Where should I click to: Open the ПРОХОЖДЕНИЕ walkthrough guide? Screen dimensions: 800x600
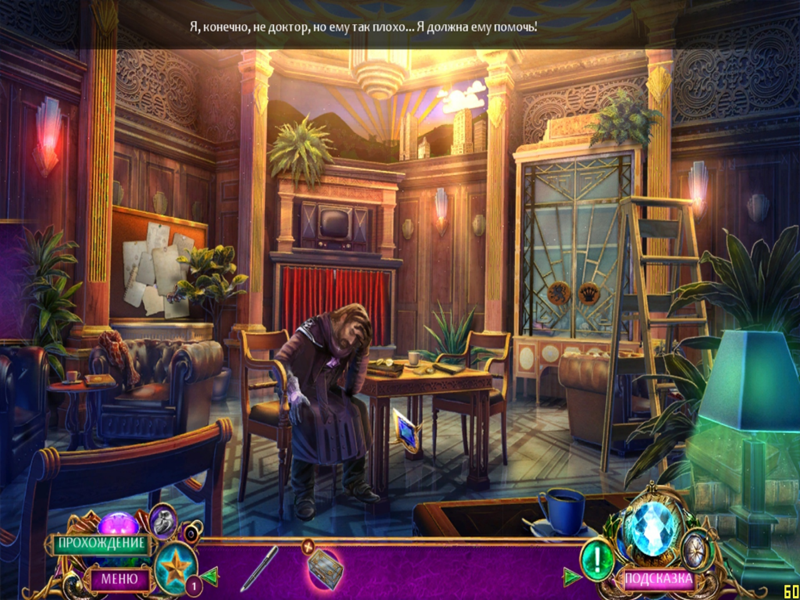click(x=101, y=544)
